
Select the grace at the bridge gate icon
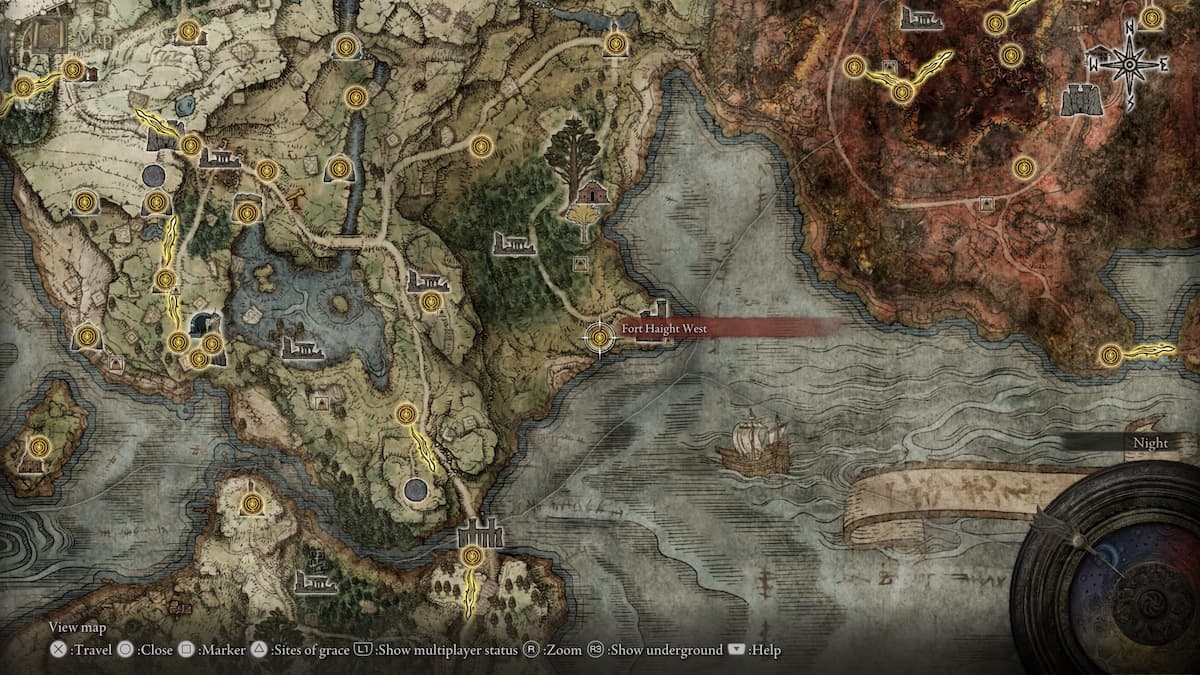(x=473, y=555)
